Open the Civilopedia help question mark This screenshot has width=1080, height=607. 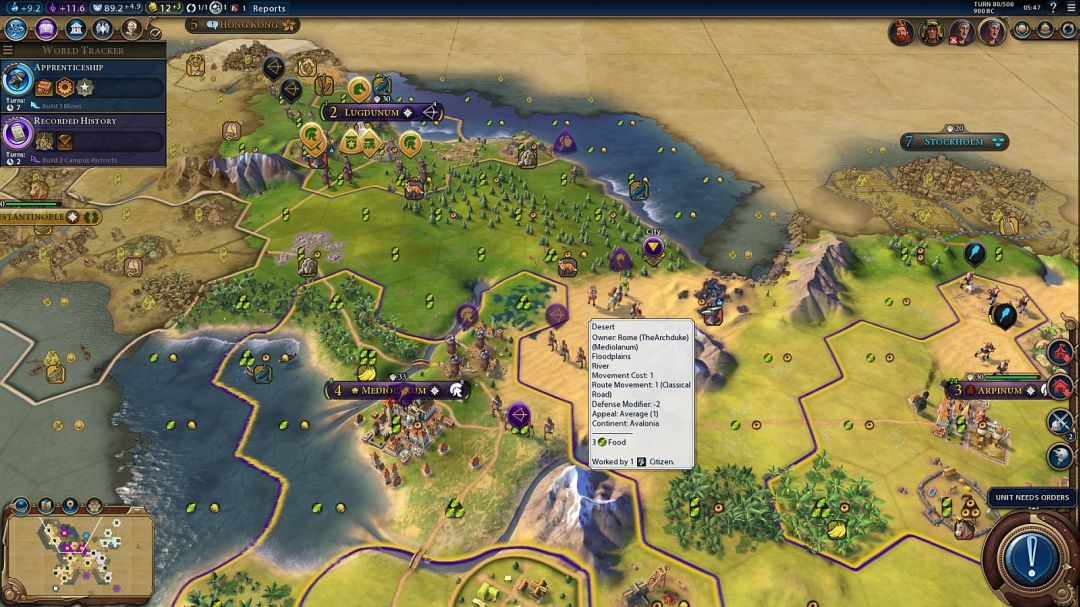coord(1053,7)
